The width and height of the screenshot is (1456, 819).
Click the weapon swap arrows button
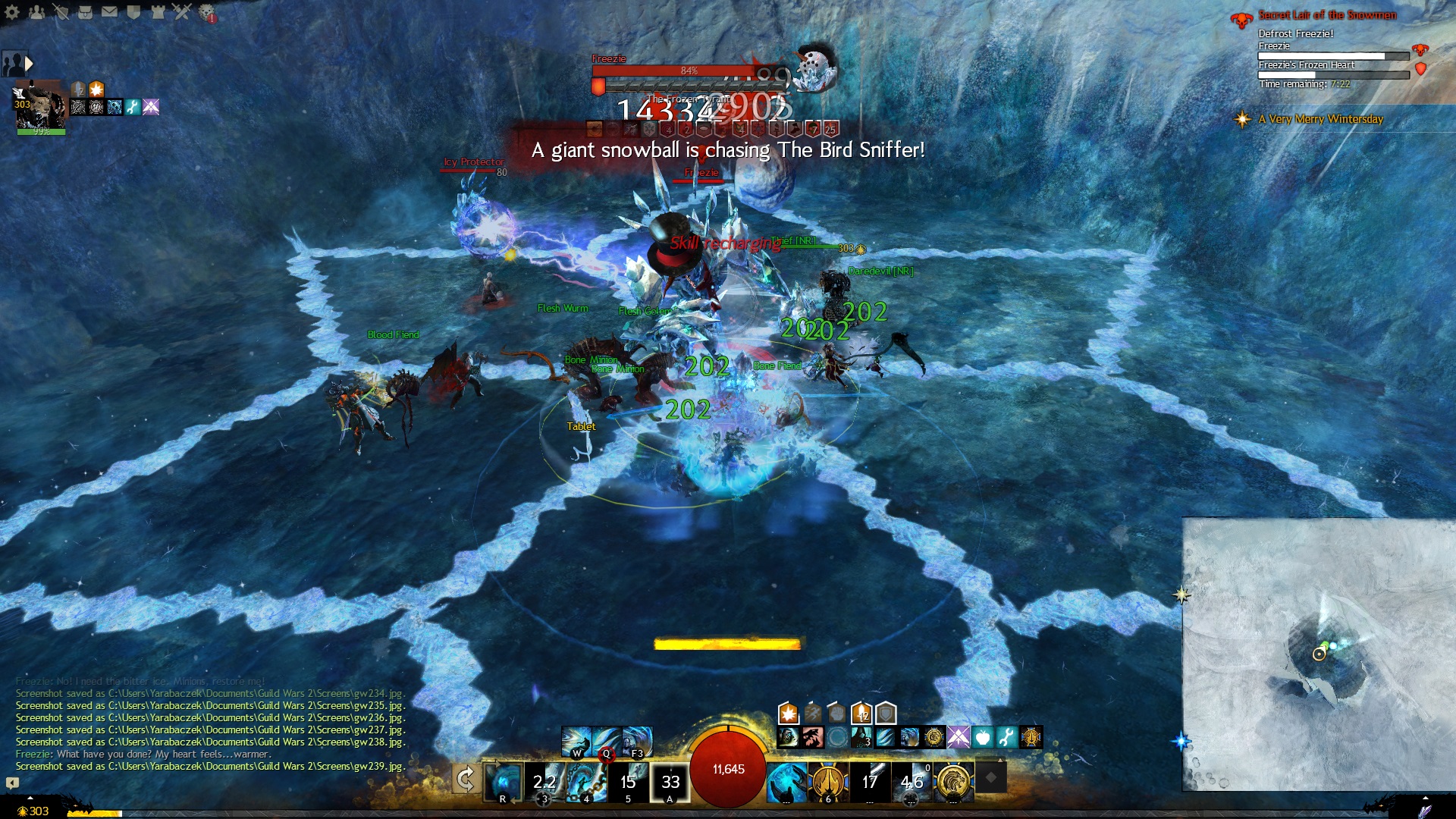tap(466, 780)
